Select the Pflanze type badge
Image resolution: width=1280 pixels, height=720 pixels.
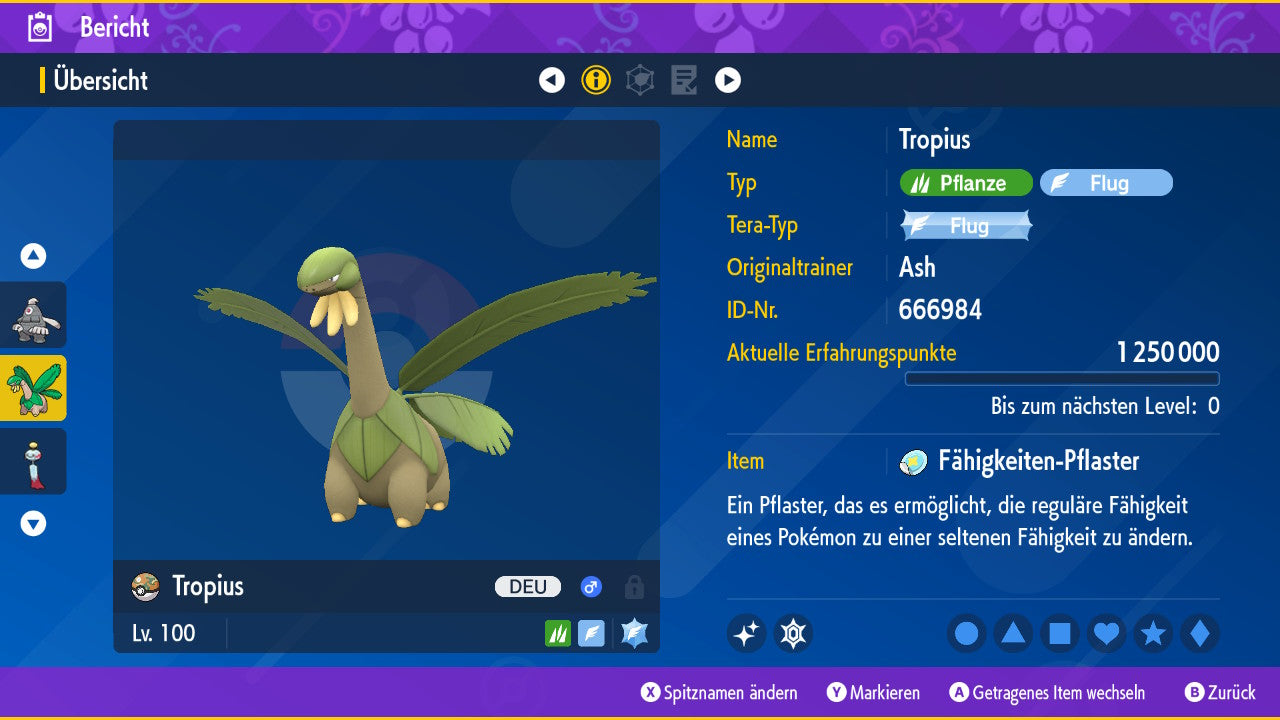coord(966,183)
